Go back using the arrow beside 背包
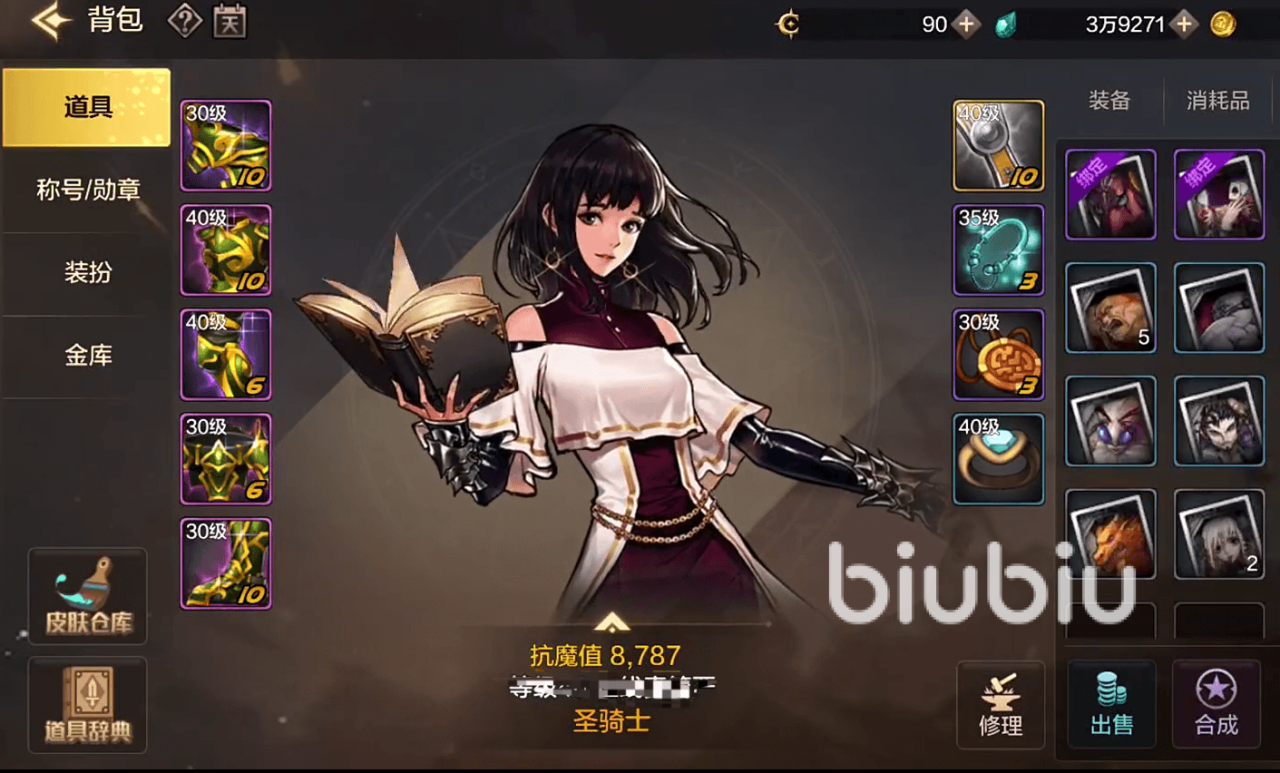 (50, 21)
